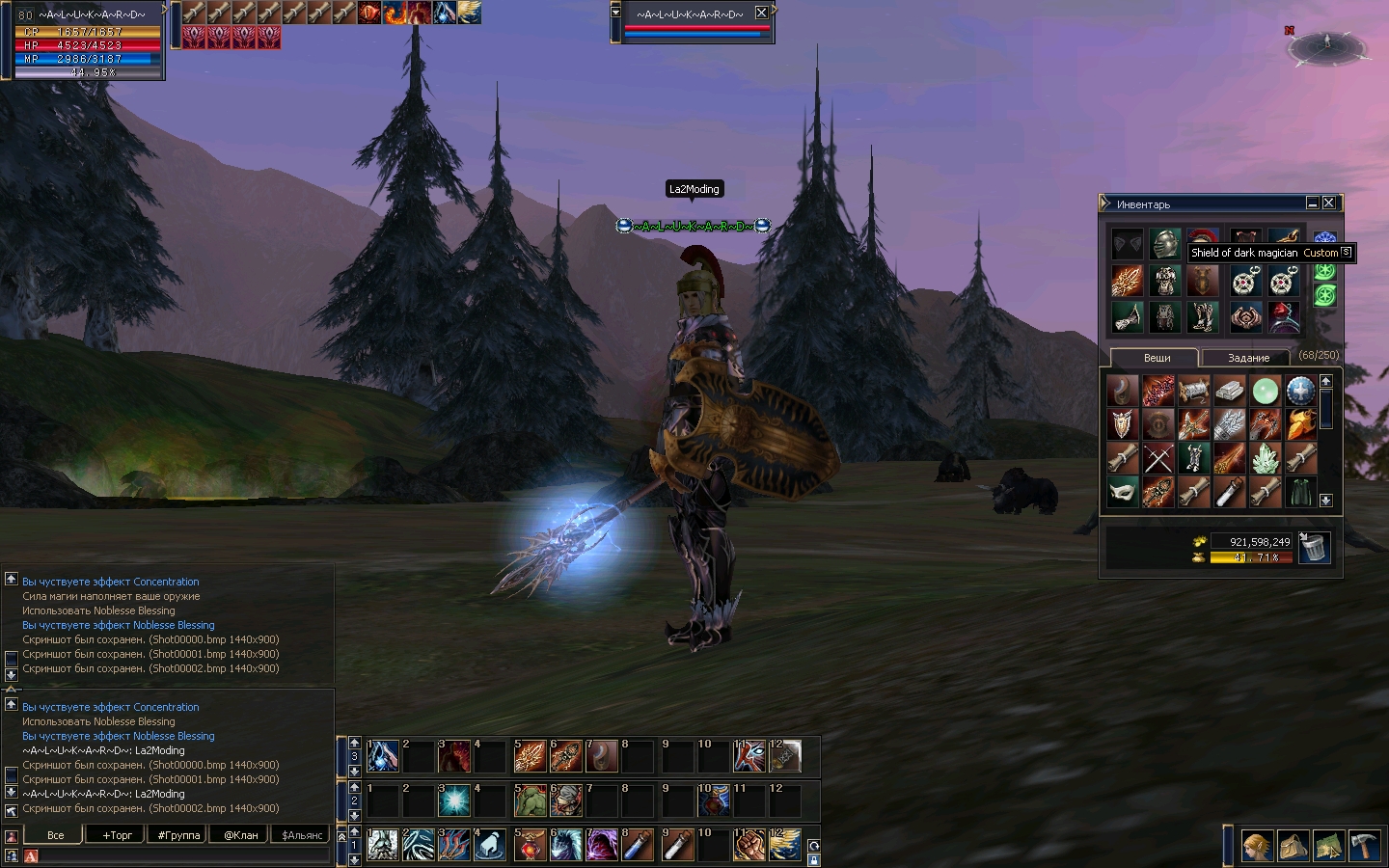Open the inventory bag menu icon
The image size is (1389, 868).
[1293, 846]
